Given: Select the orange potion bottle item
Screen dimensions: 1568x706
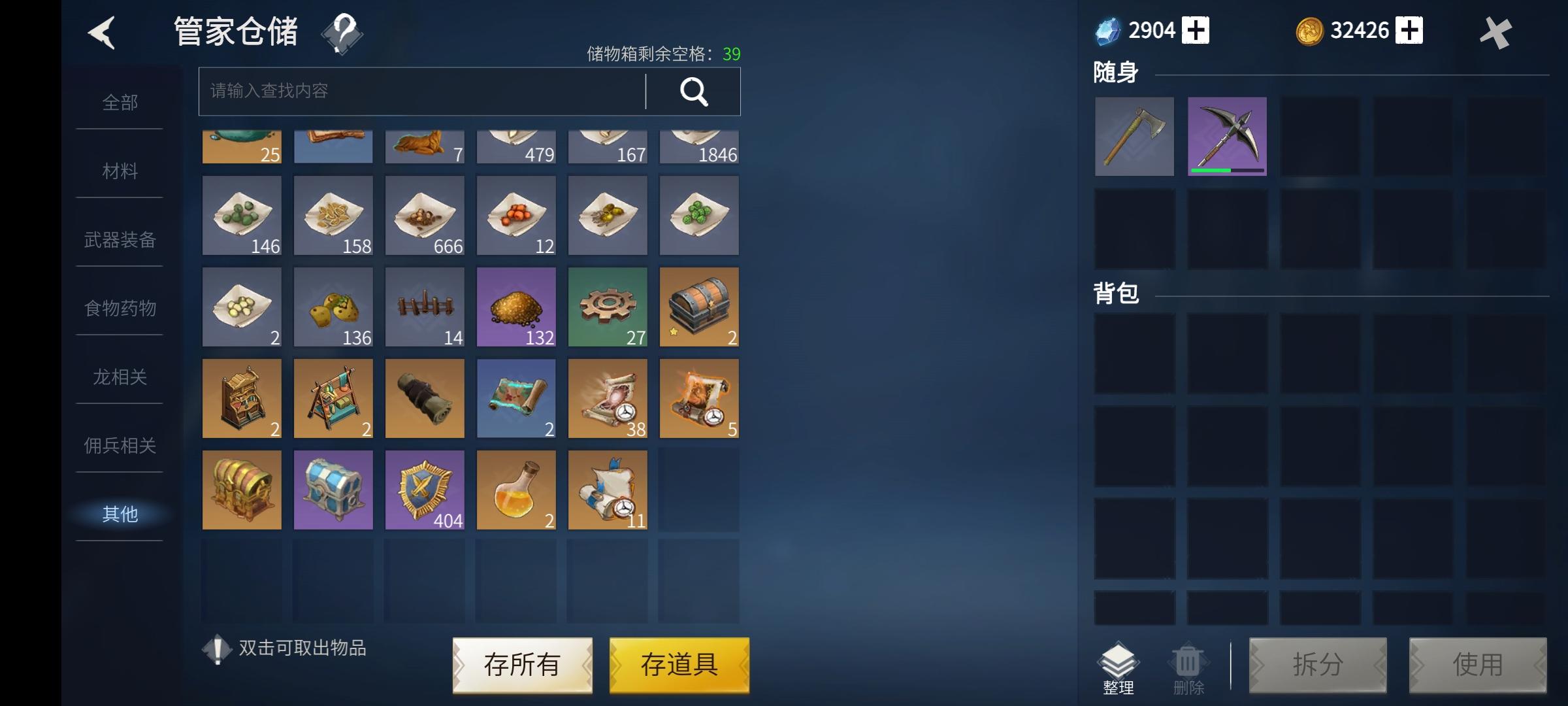Looking at the screenshot, I should click(x=516, y=490).
